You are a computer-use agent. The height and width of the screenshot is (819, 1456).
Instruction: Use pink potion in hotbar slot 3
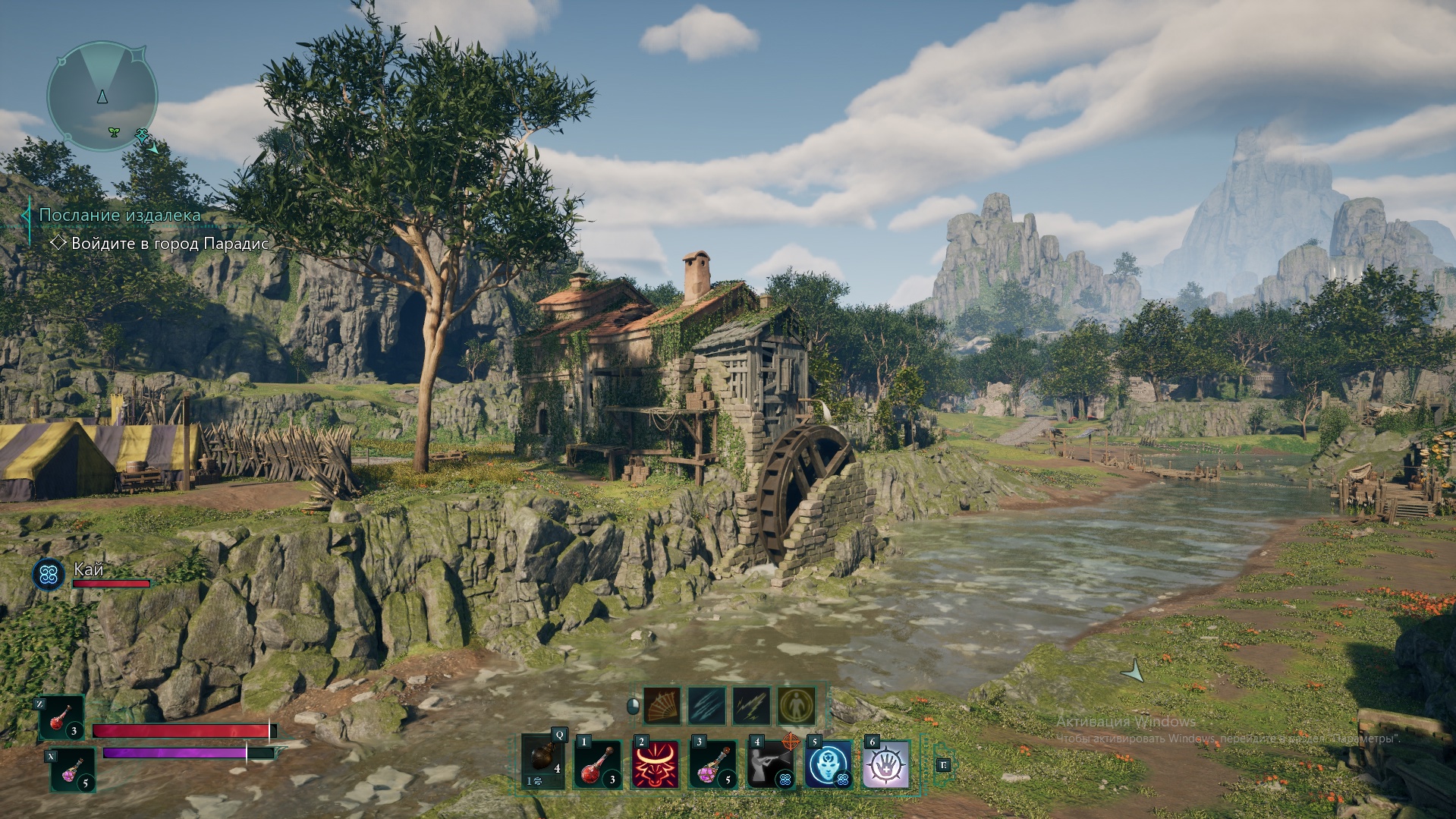pos(713,764)
